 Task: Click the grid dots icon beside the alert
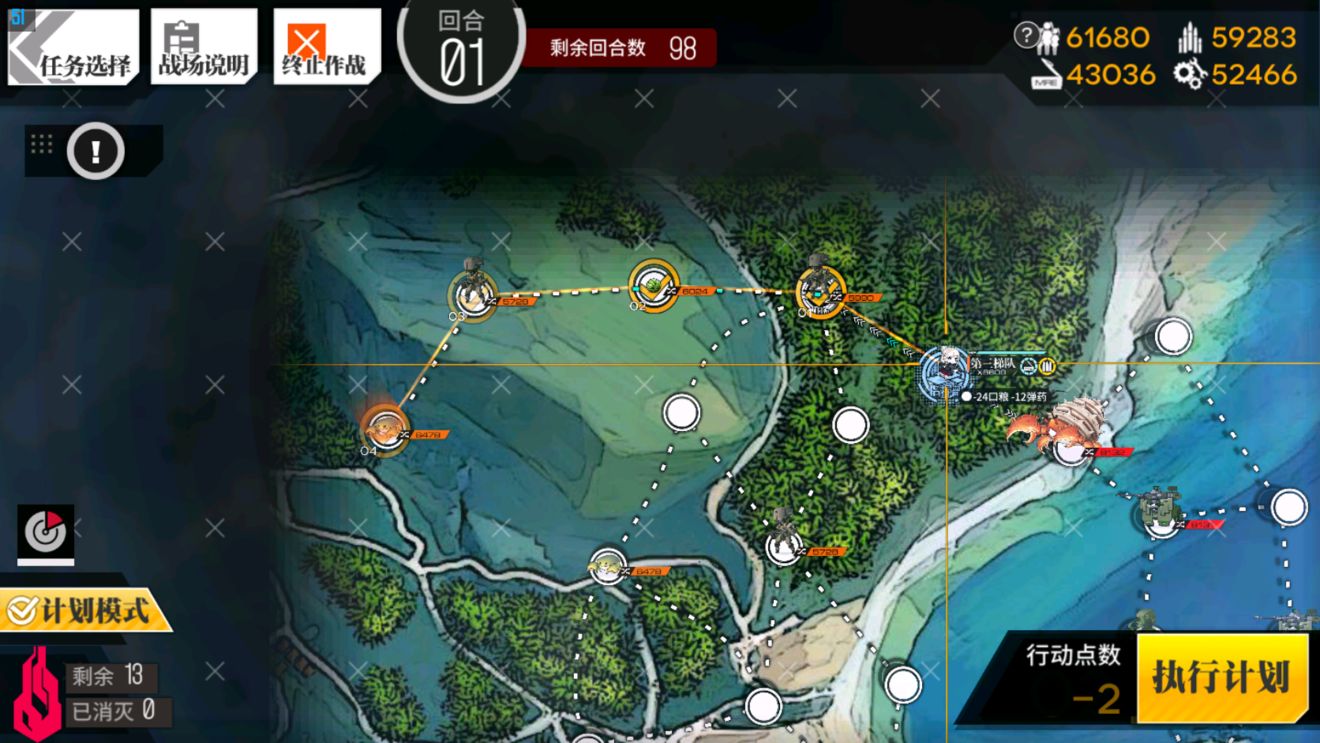42,144
